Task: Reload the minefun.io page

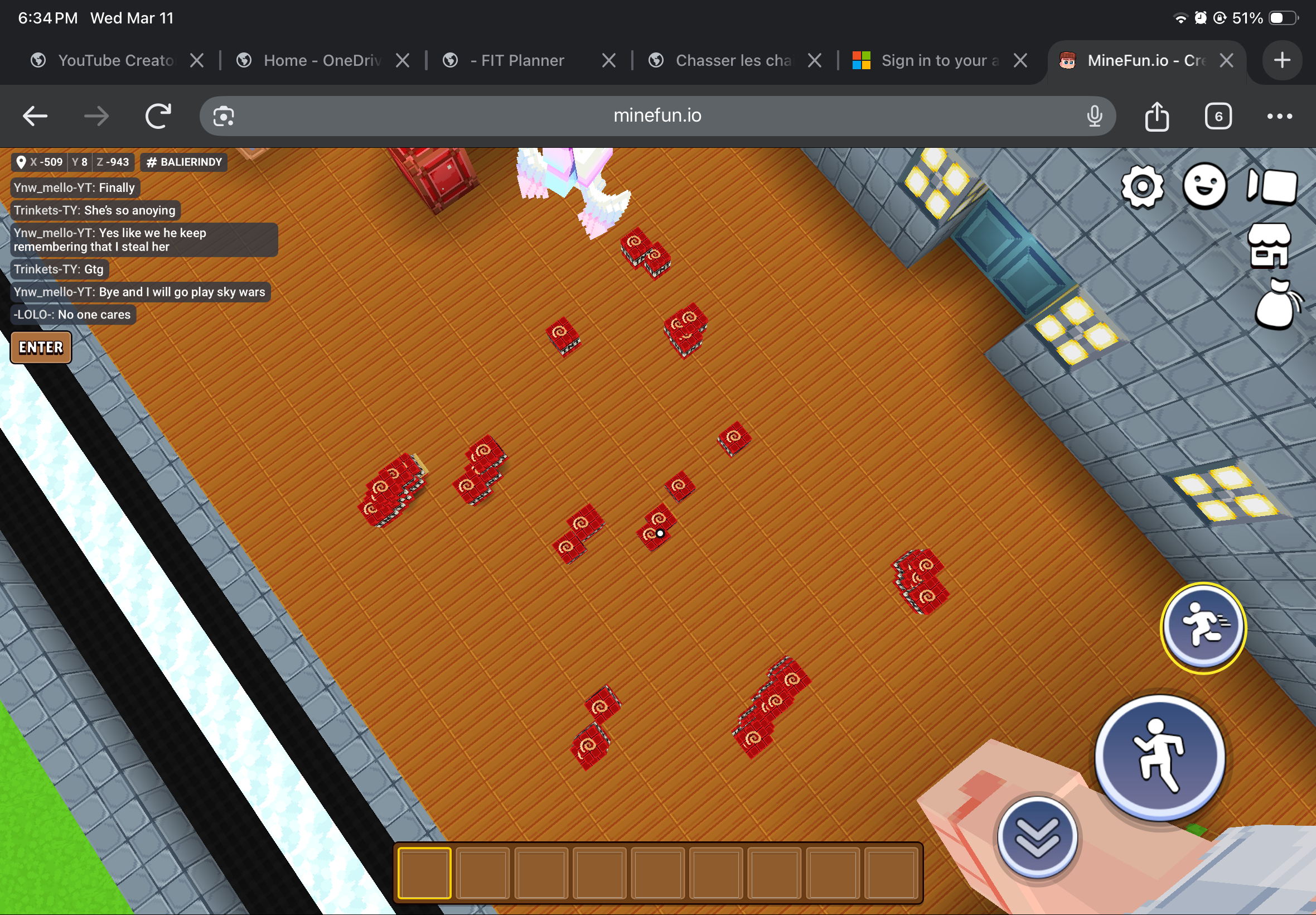Action: (158, 117)
